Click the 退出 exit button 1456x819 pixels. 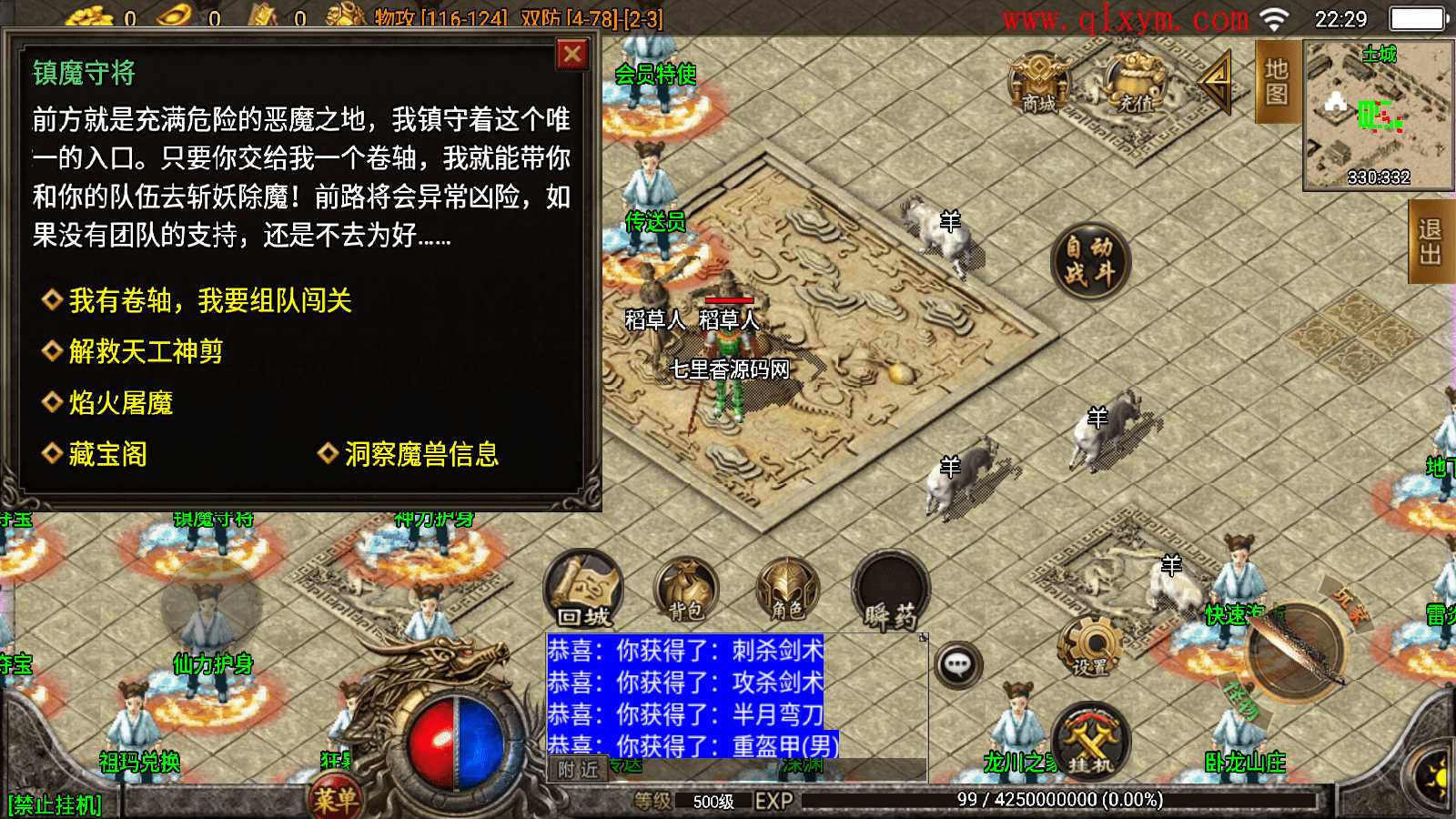point(1432,238)
